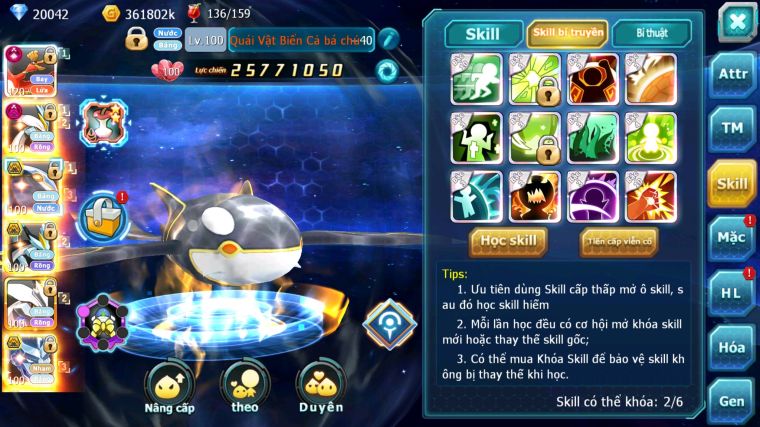Select the Mặc side tab
This screenshot has width=760, height=427.
[732, 238]
